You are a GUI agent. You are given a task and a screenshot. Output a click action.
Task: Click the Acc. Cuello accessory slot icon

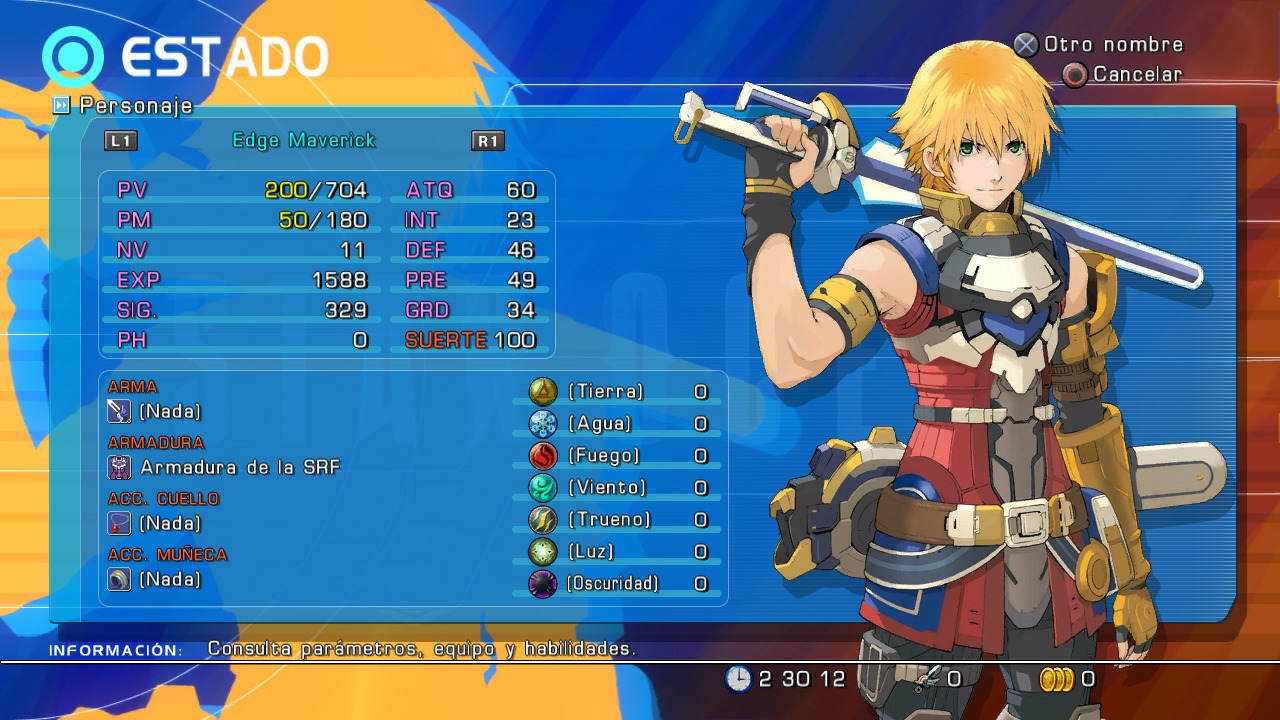point(119,523)
